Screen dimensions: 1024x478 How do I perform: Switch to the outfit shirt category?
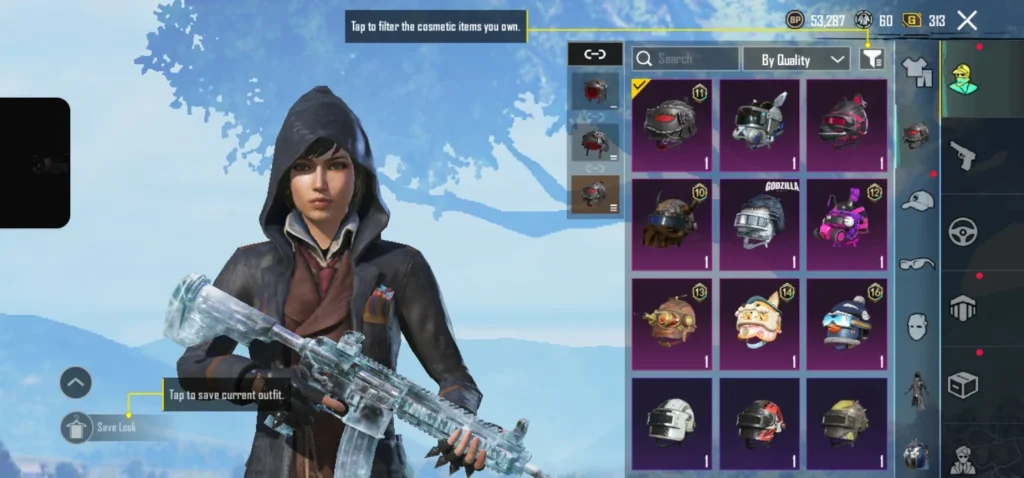(x=916, y=70)
